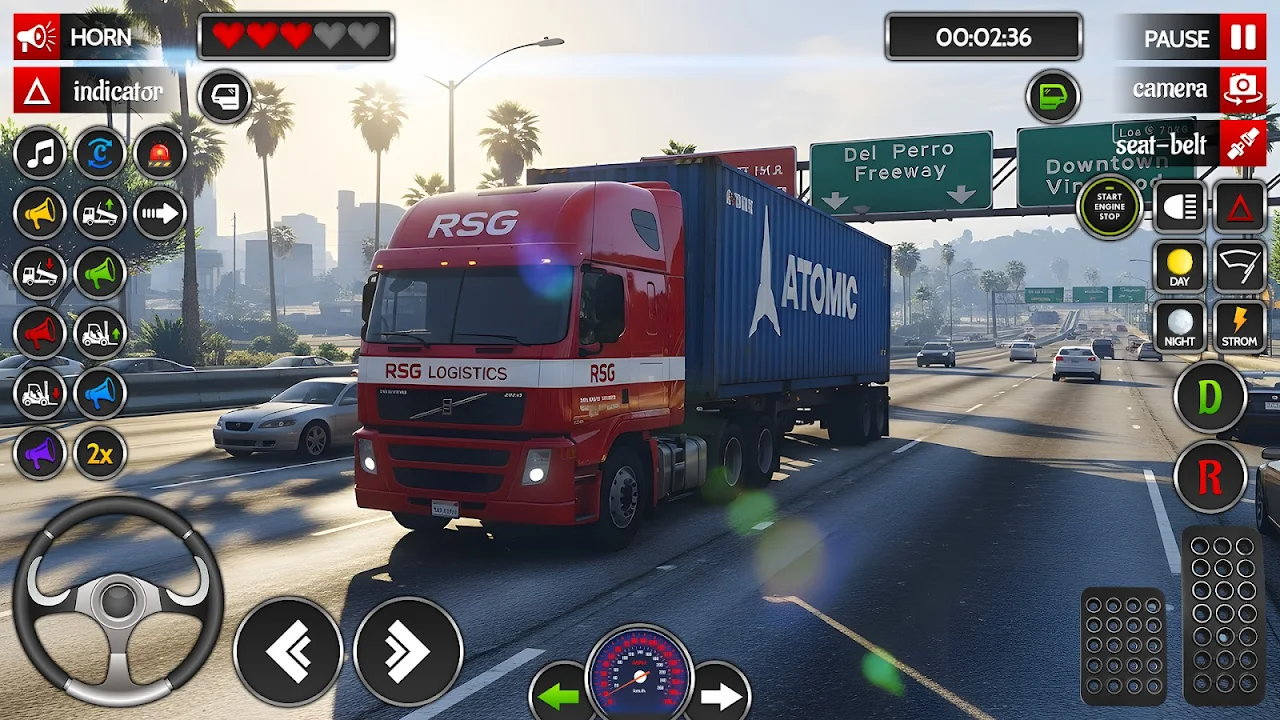
Task: Shift into Drive gear D
Action: (1210, 398)
